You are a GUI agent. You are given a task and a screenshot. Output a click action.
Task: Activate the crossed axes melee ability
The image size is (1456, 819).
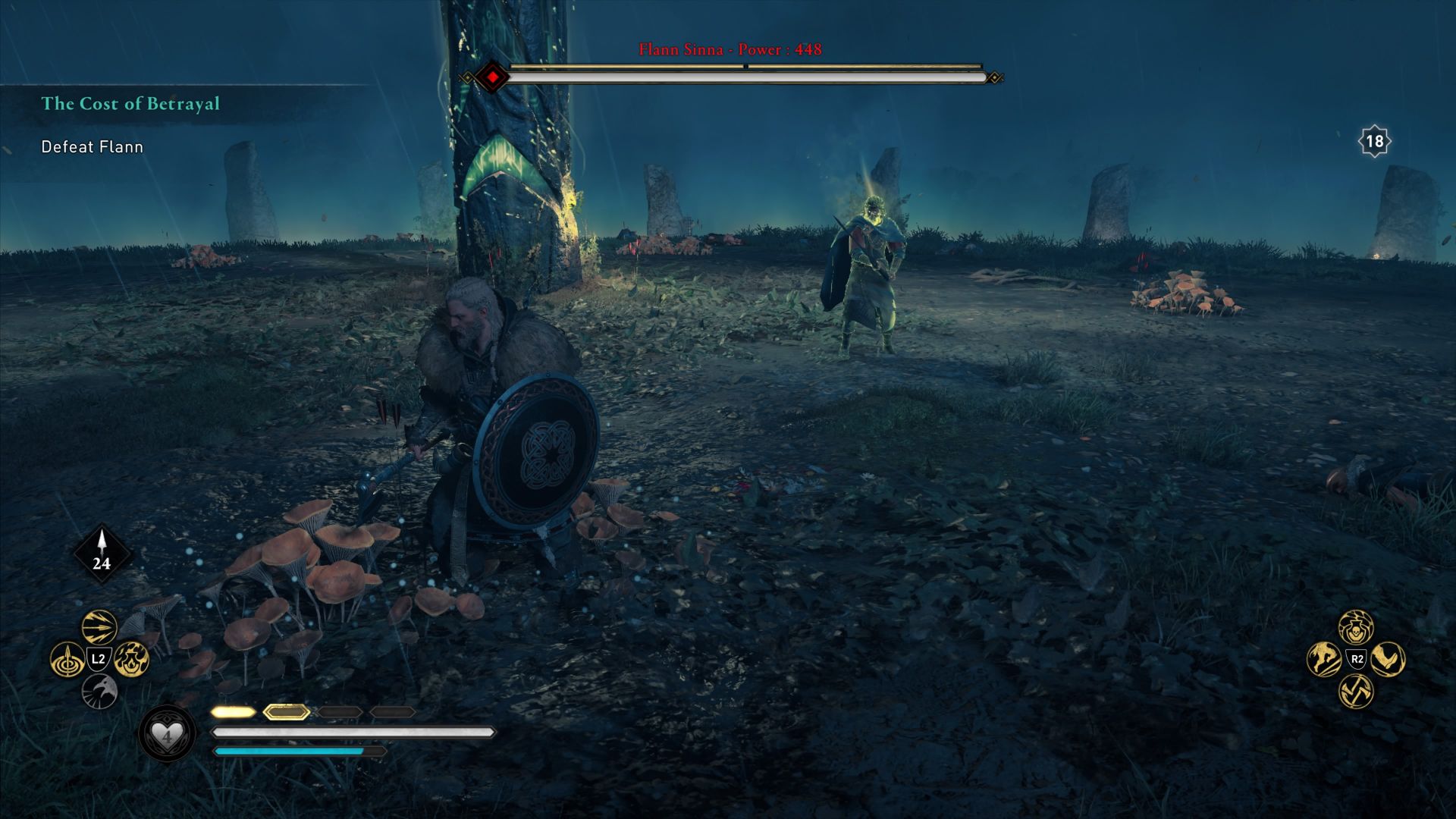point(1356,691)
